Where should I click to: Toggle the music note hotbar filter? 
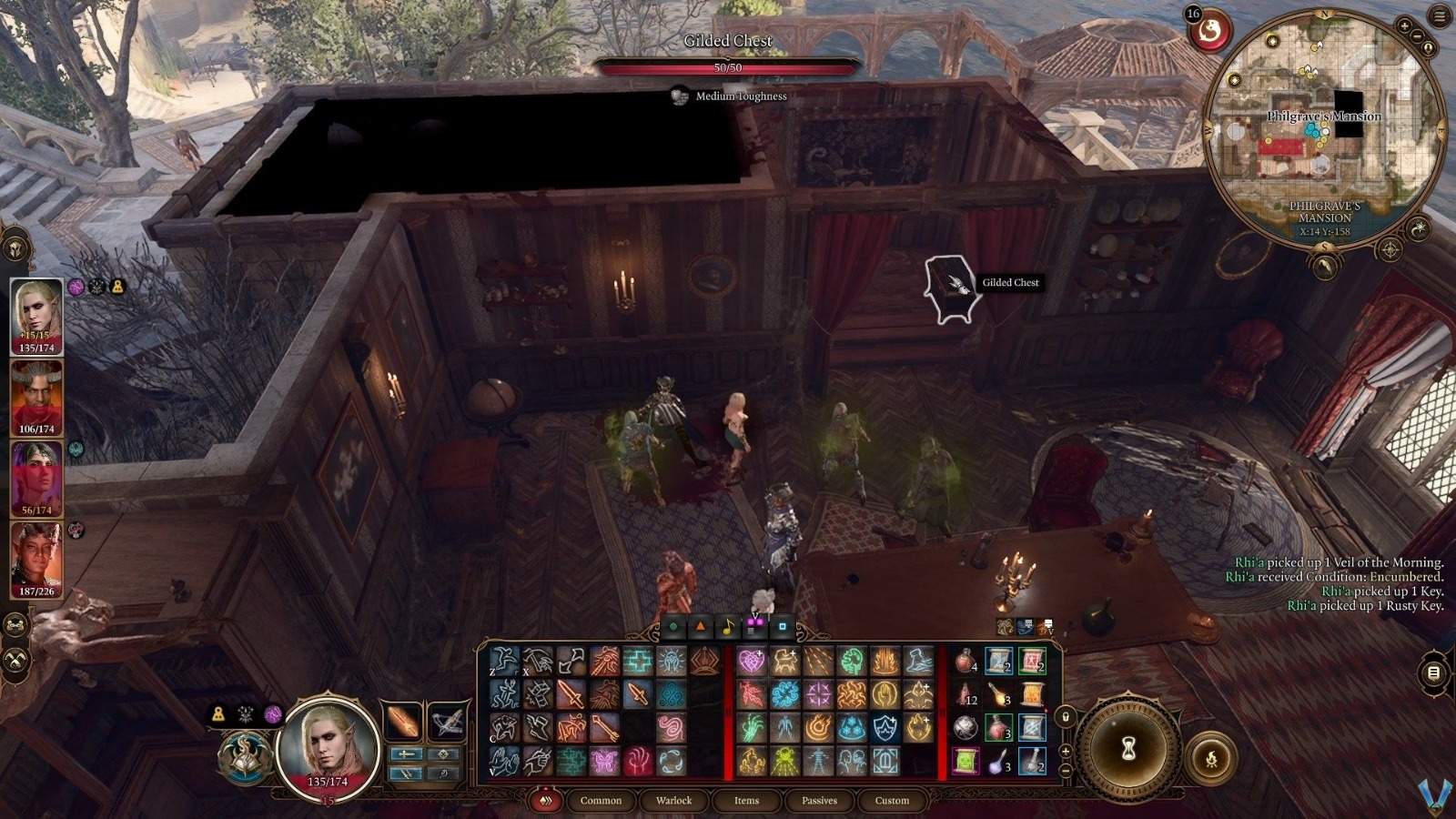coord(728,627)
